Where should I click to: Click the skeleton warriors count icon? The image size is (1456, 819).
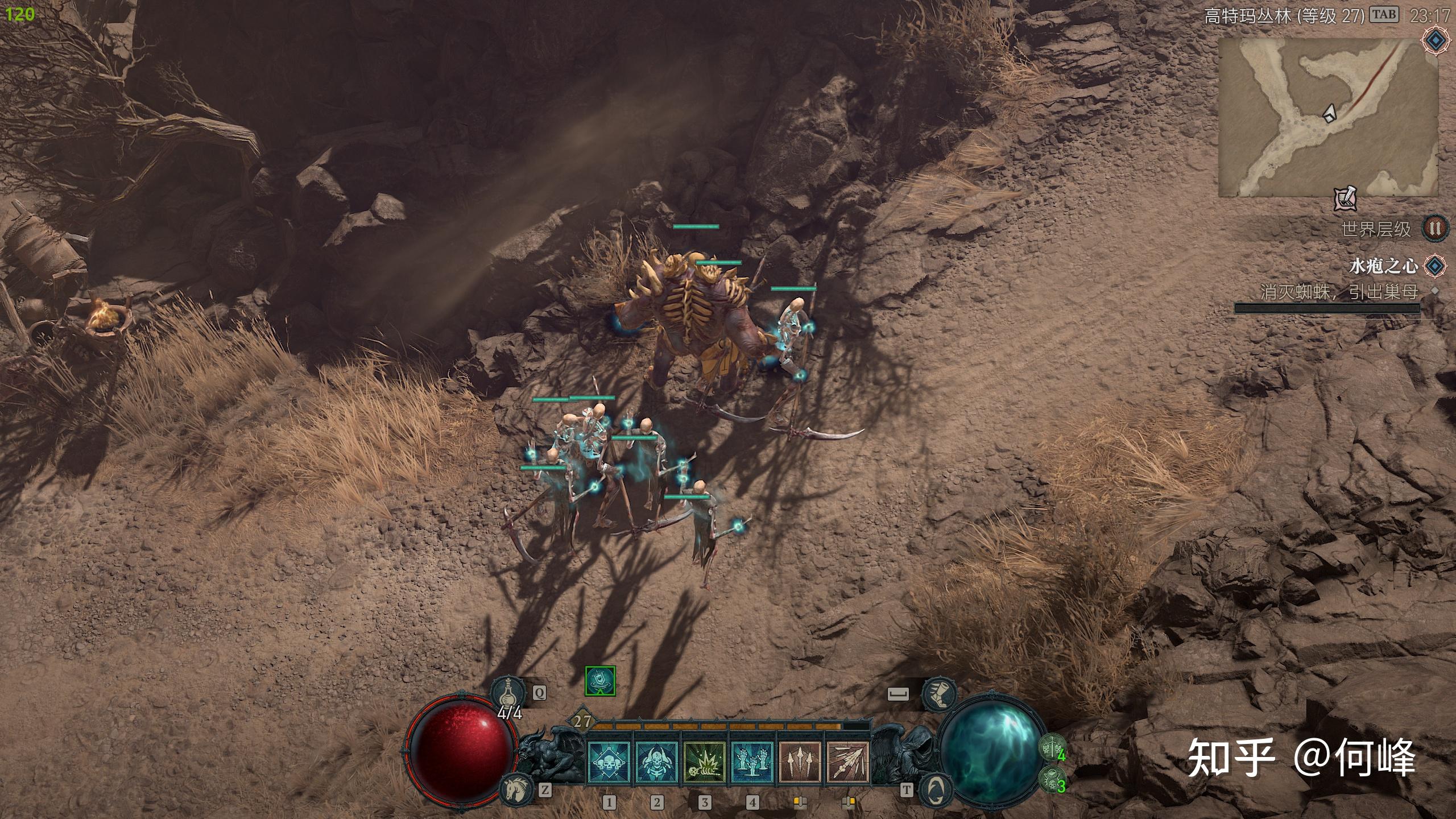tap(1052, 747)
